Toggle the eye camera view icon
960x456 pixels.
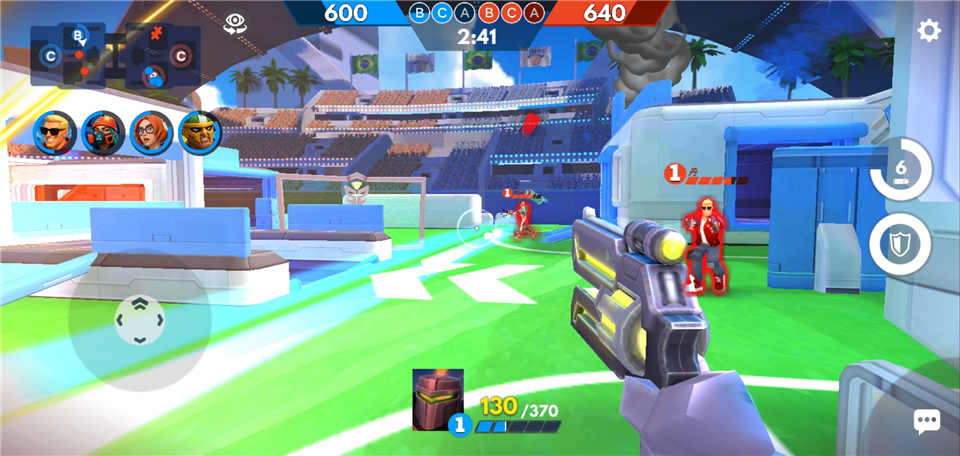point(236,23)
